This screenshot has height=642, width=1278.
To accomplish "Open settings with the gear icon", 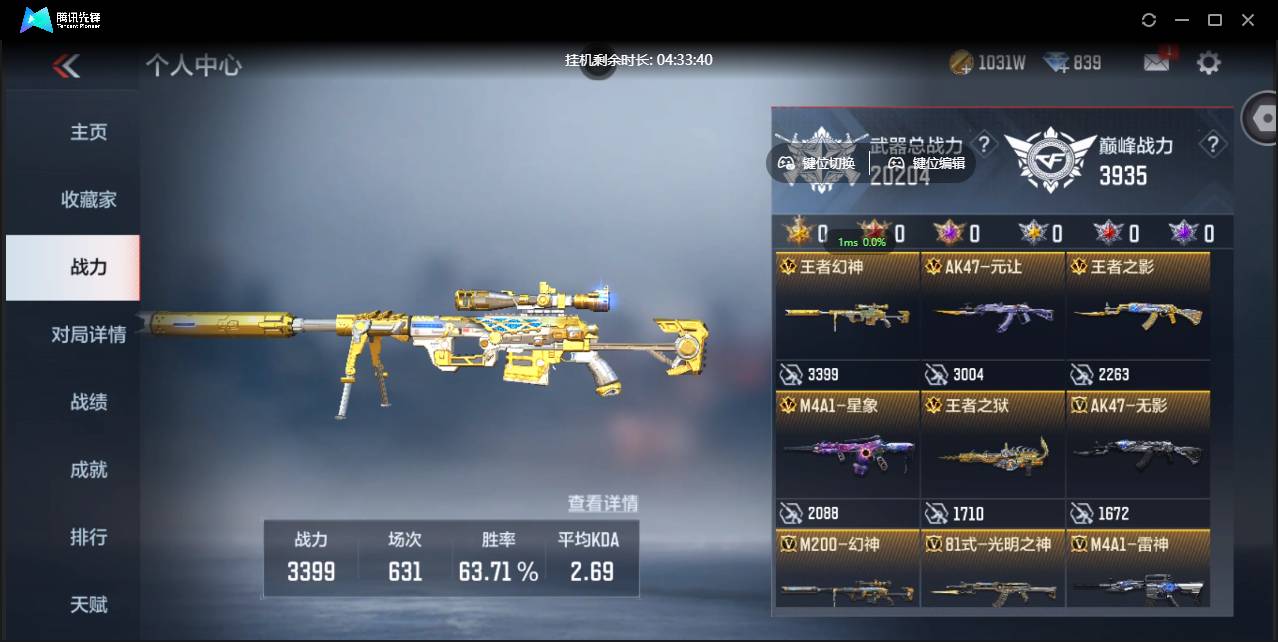I will (x=1209, y=63).
